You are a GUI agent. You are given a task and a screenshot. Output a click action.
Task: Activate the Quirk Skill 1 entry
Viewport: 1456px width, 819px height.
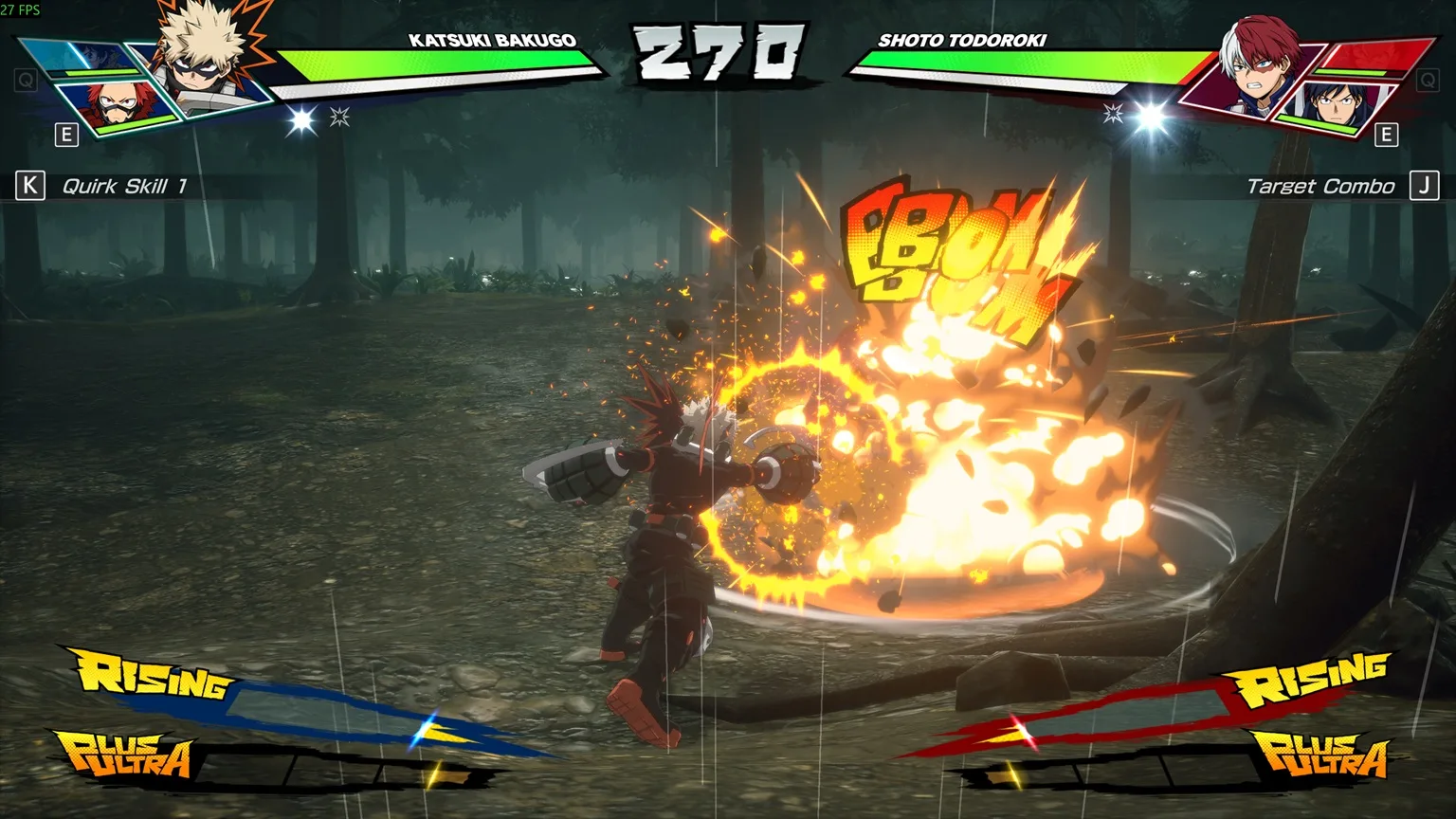point(123,186)
